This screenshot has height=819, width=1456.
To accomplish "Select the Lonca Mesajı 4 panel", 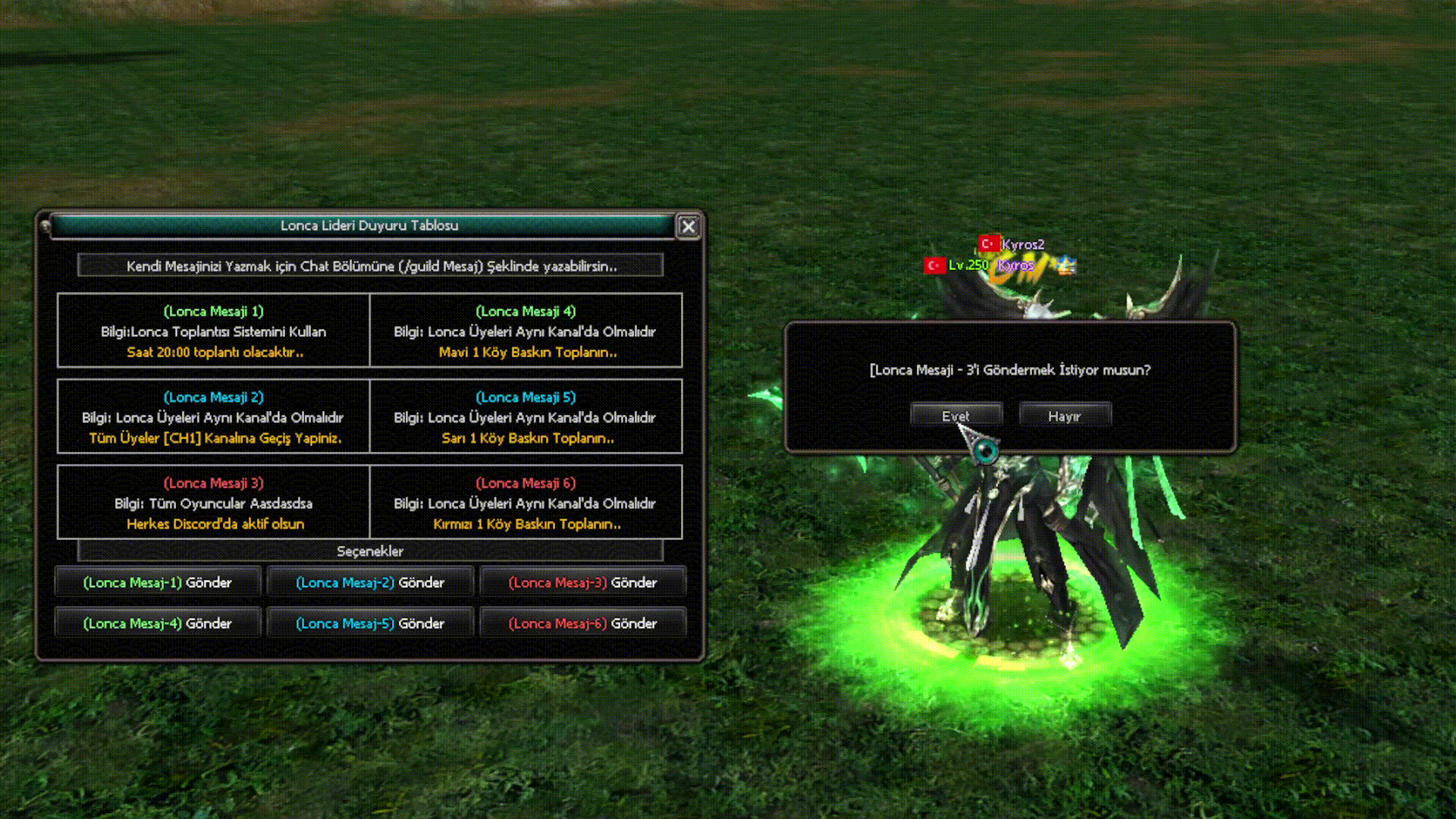I will pyautogui.click(x=526, y=331).
